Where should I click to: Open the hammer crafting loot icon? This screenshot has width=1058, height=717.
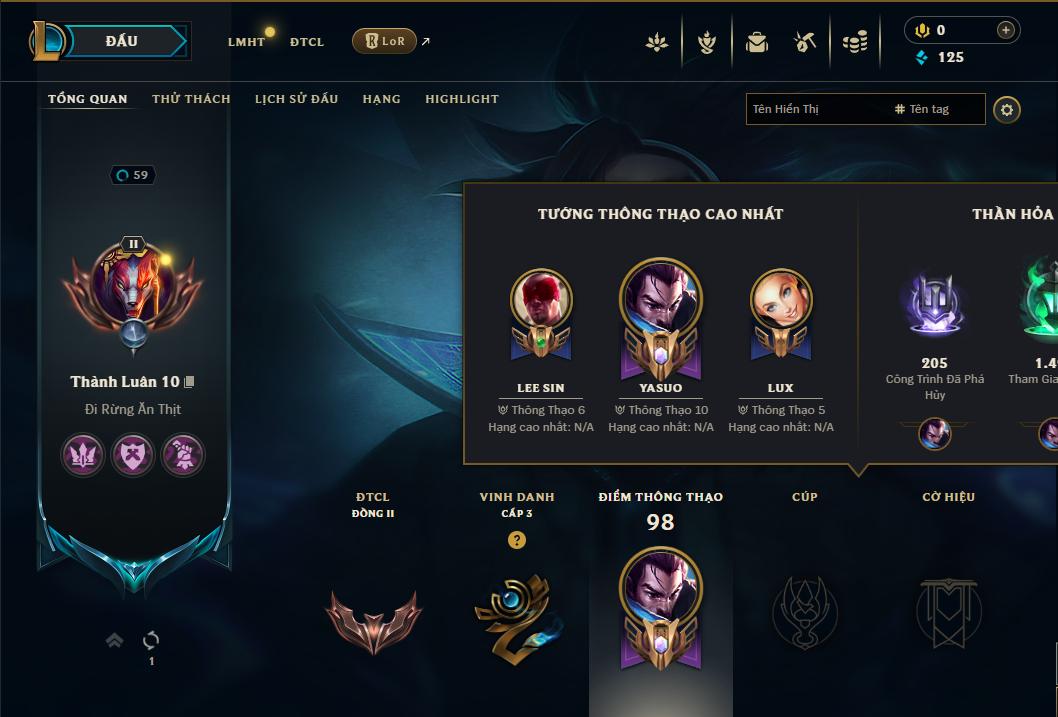805,42
